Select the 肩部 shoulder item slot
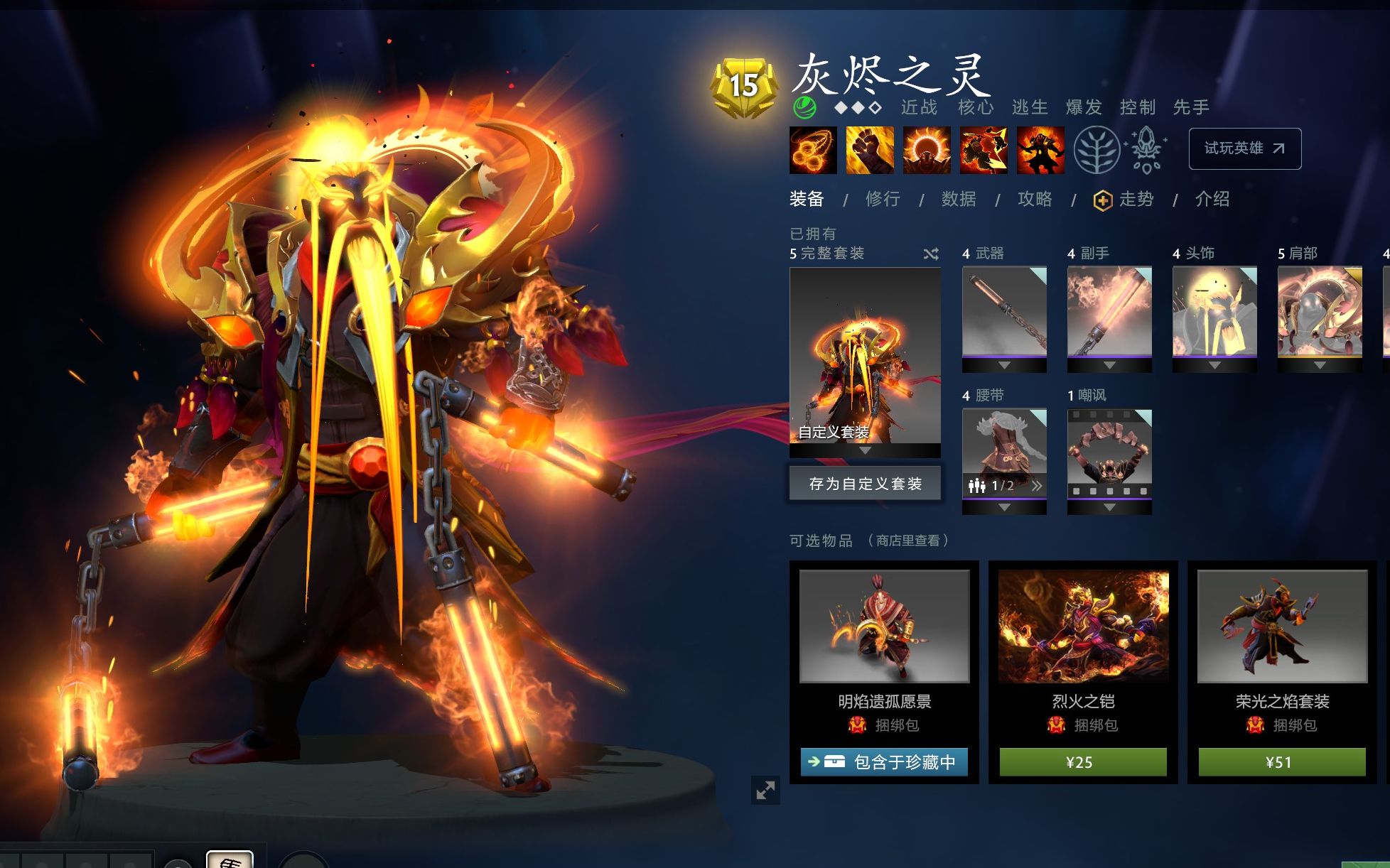Screen dimensions: 1390x868 point(1320,312)
